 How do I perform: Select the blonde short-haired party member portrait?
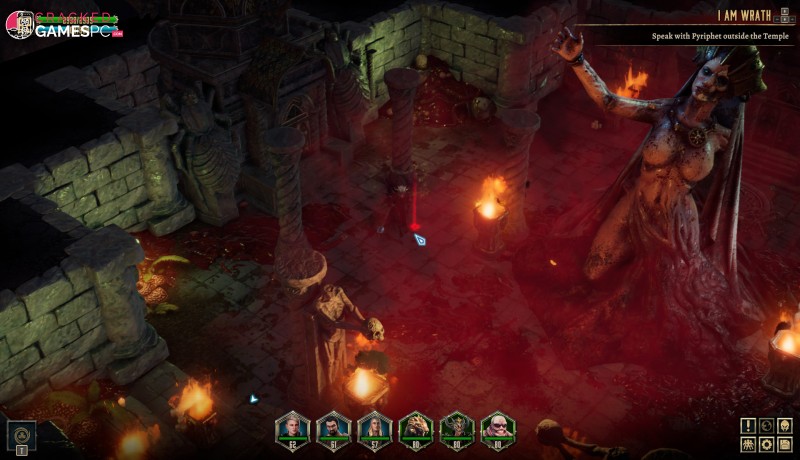pos(292,427)
